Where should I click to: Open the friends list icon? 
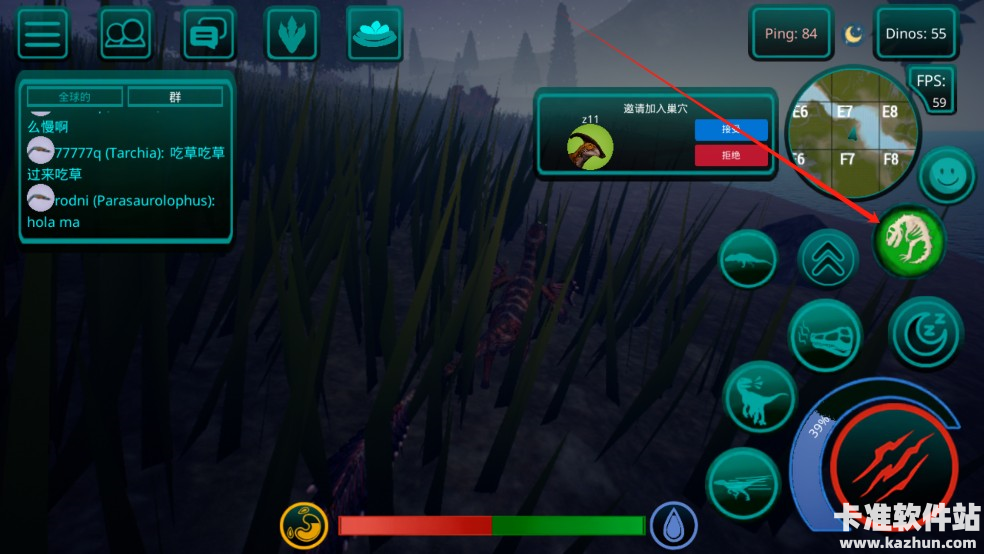(x=126, y=34)
